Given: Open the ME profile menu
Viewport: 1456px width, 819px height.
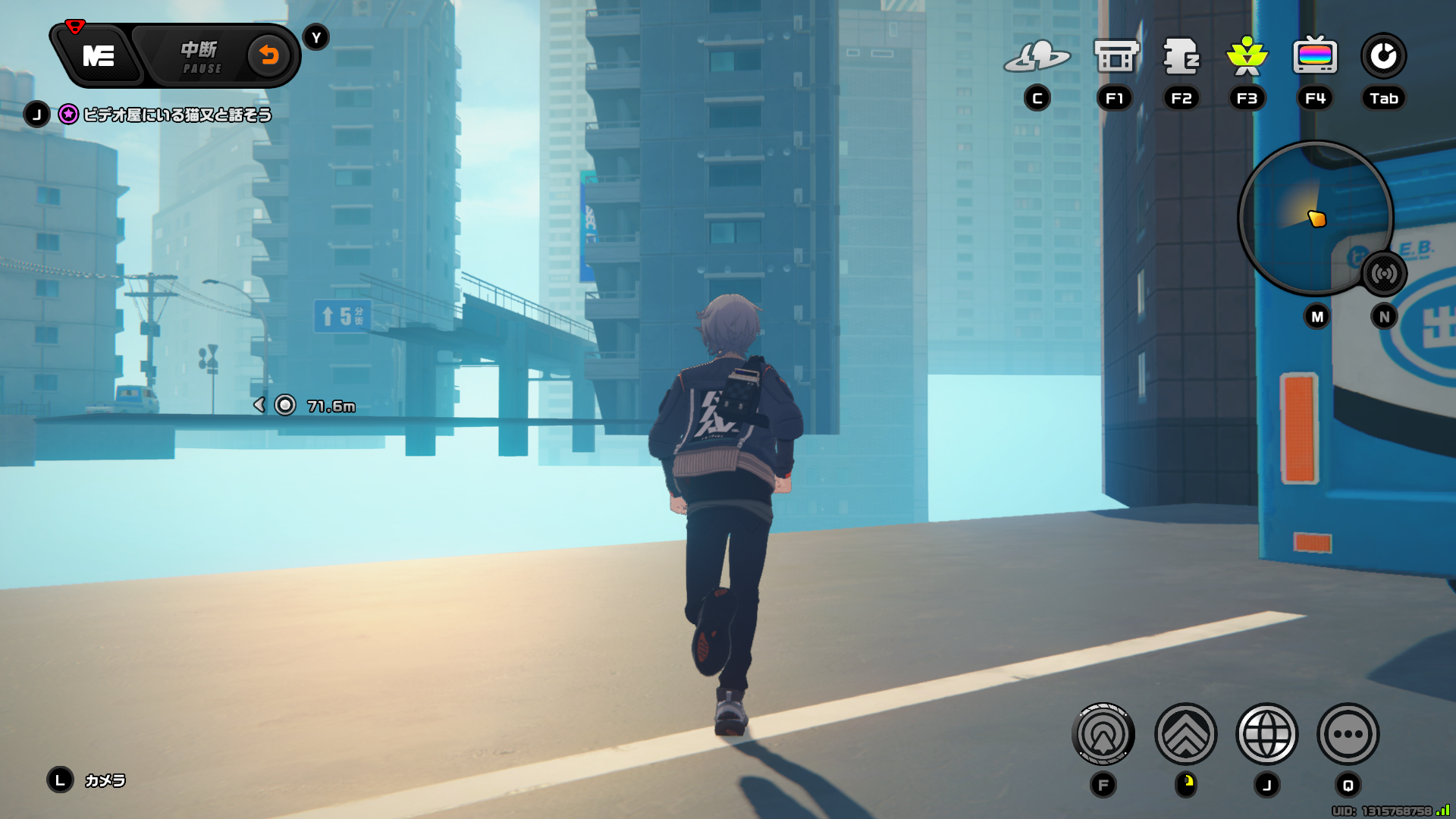Looking at the screenshot, I should [99, 56].
